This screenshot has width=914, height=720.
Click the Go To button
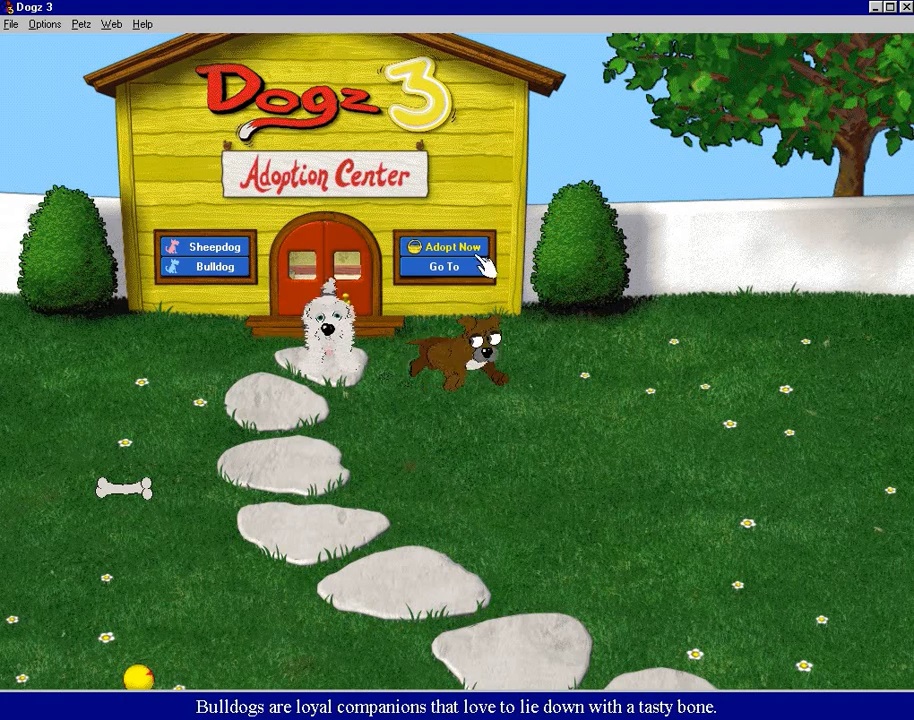(444, 267)
